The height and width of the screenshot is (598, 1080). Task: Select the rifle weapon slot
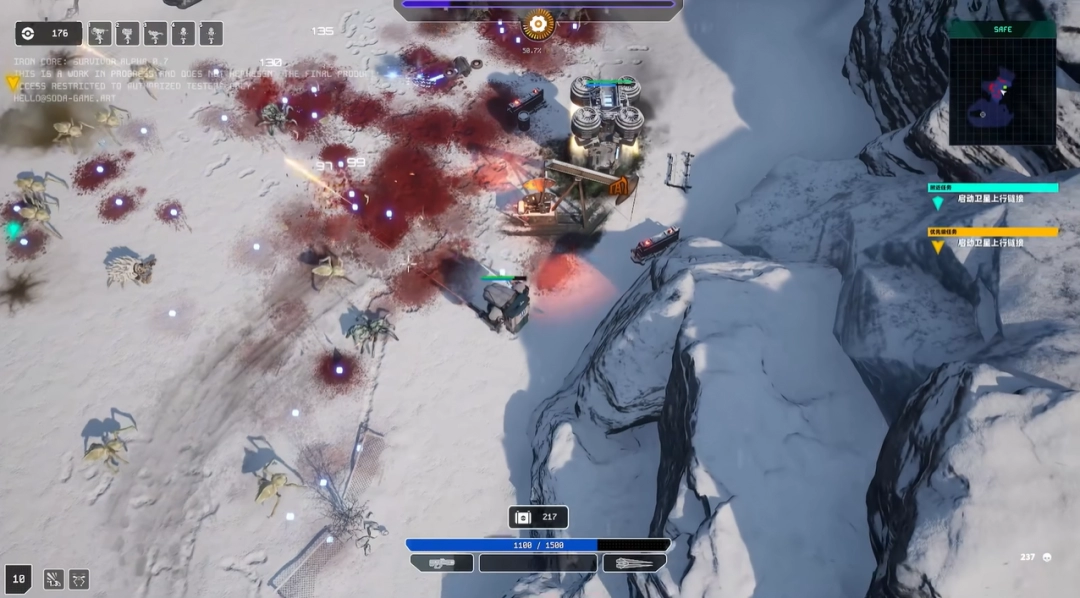tap(442, 563)
